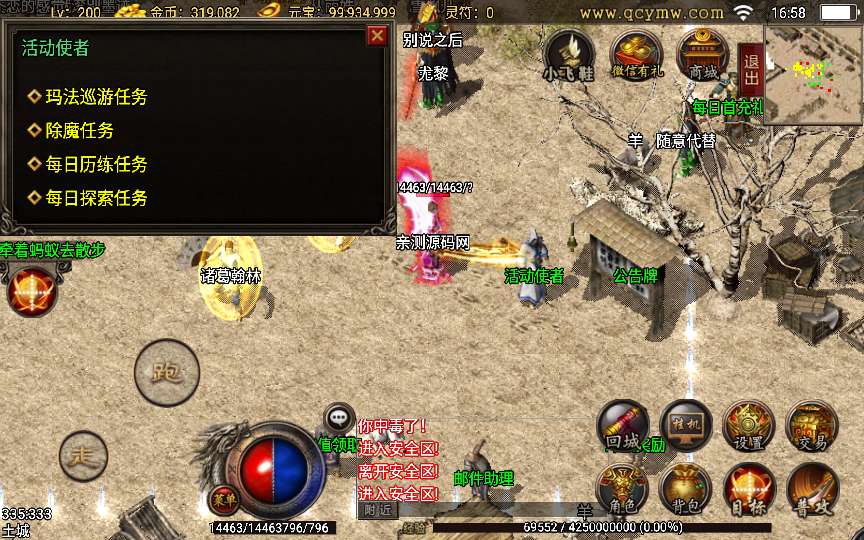Open the 微信有礼 gift icon
The width and height of the screenshot is (864, 540).
[x=637, y=56]
